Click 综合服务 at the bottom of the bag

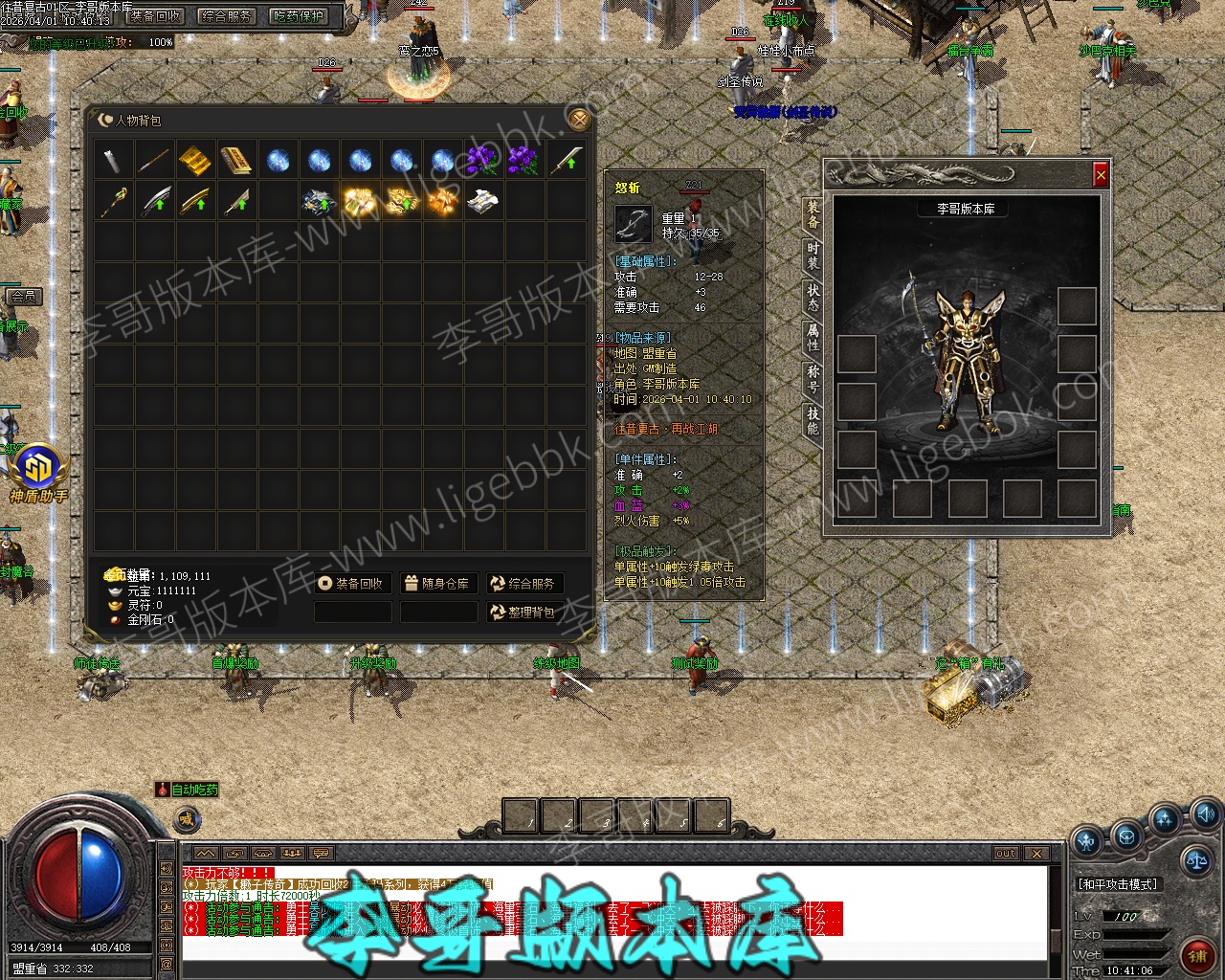pyautogui.click(x=523, y=583)
